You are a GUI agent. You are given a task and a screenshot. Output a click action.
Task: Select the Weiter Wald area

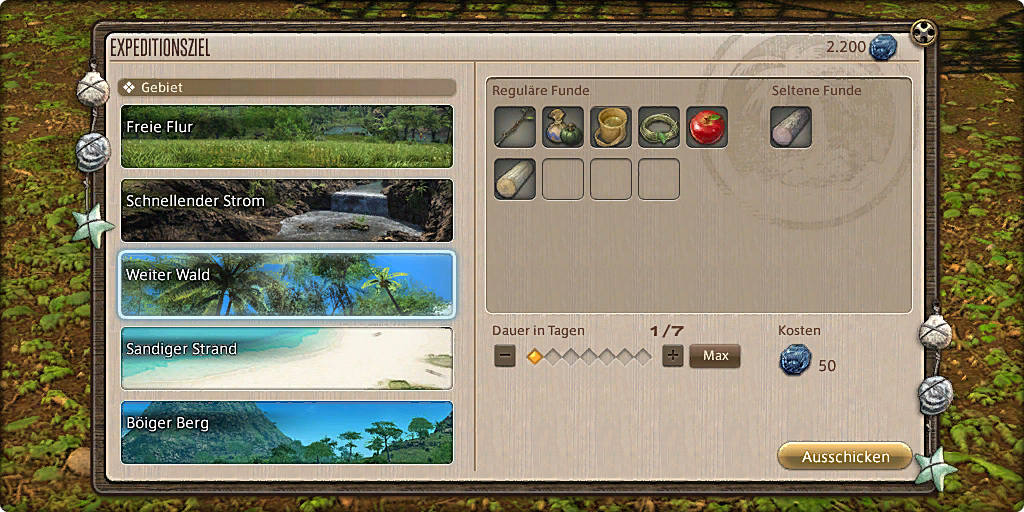click(286, 284)
